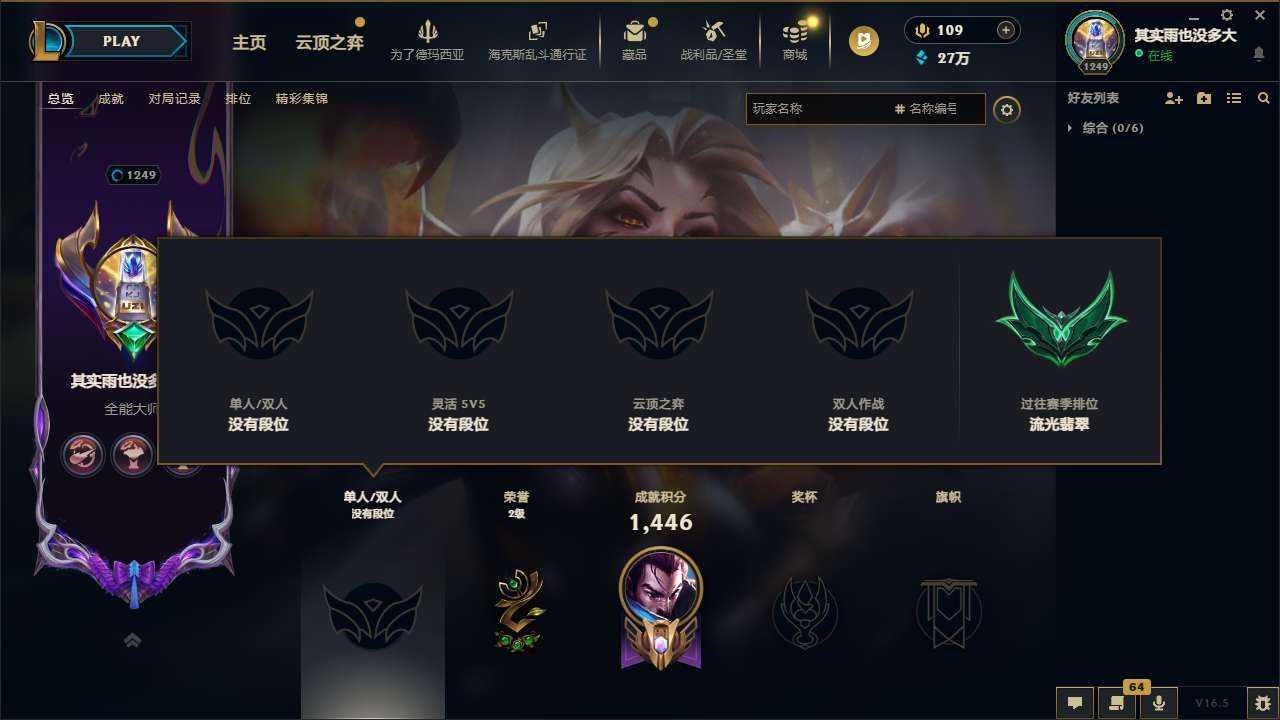The image size is (1280, 720).
Task: Click inside the 玩家名称 search field
Action: pos(820,109)
